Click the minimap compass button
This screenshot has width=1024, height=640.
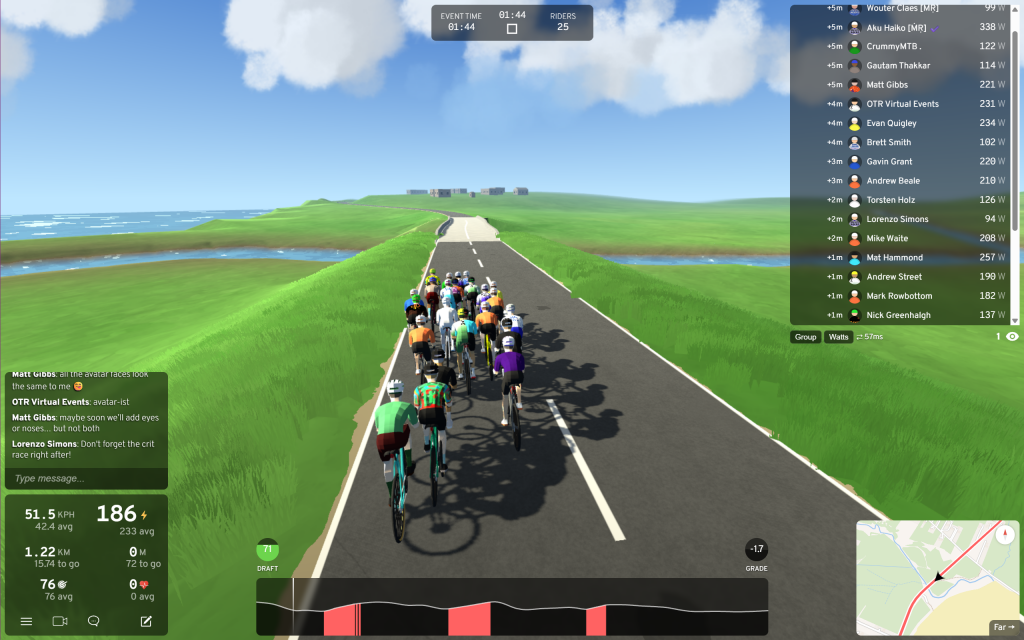pyautogui.click(x=1005, y=533)
